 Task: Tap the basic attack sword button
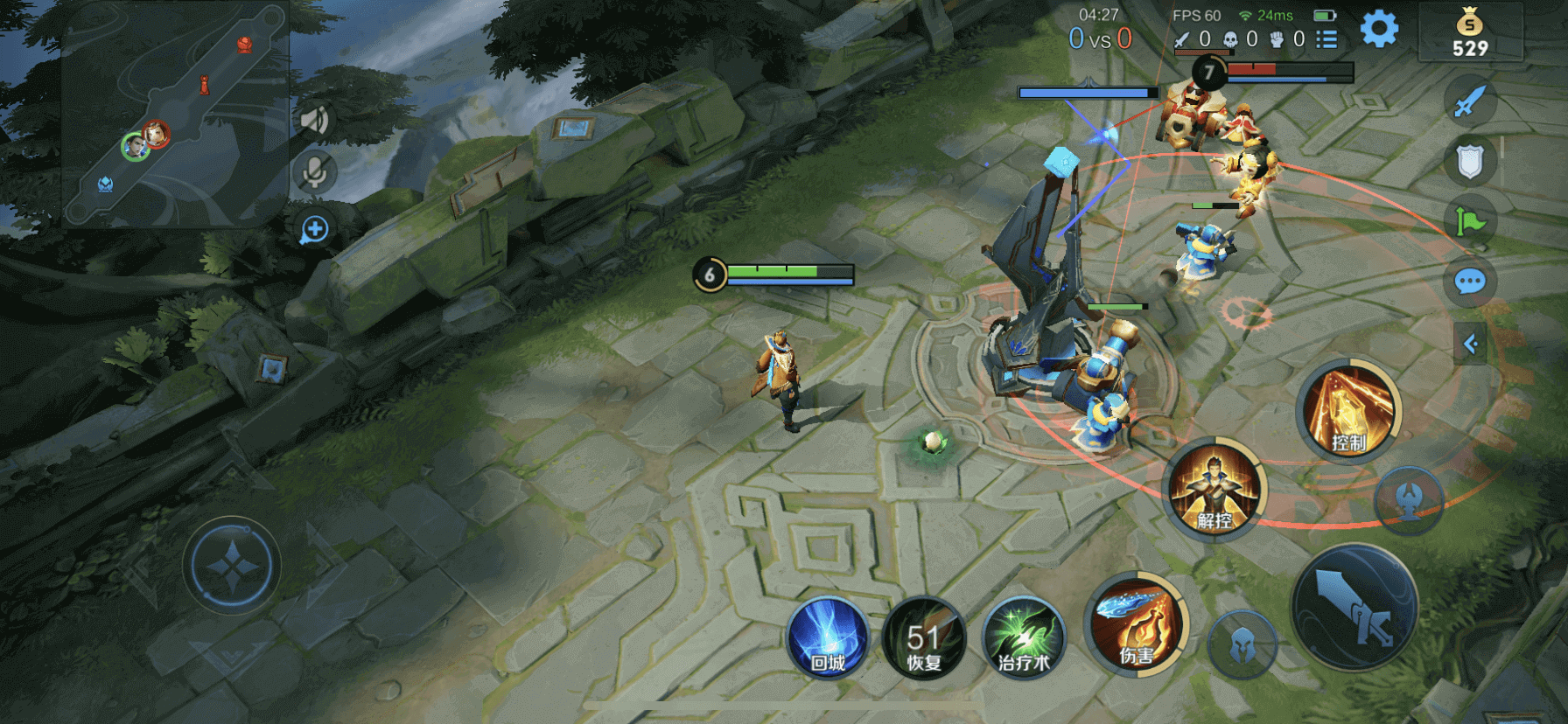(x=1354, y=607)
